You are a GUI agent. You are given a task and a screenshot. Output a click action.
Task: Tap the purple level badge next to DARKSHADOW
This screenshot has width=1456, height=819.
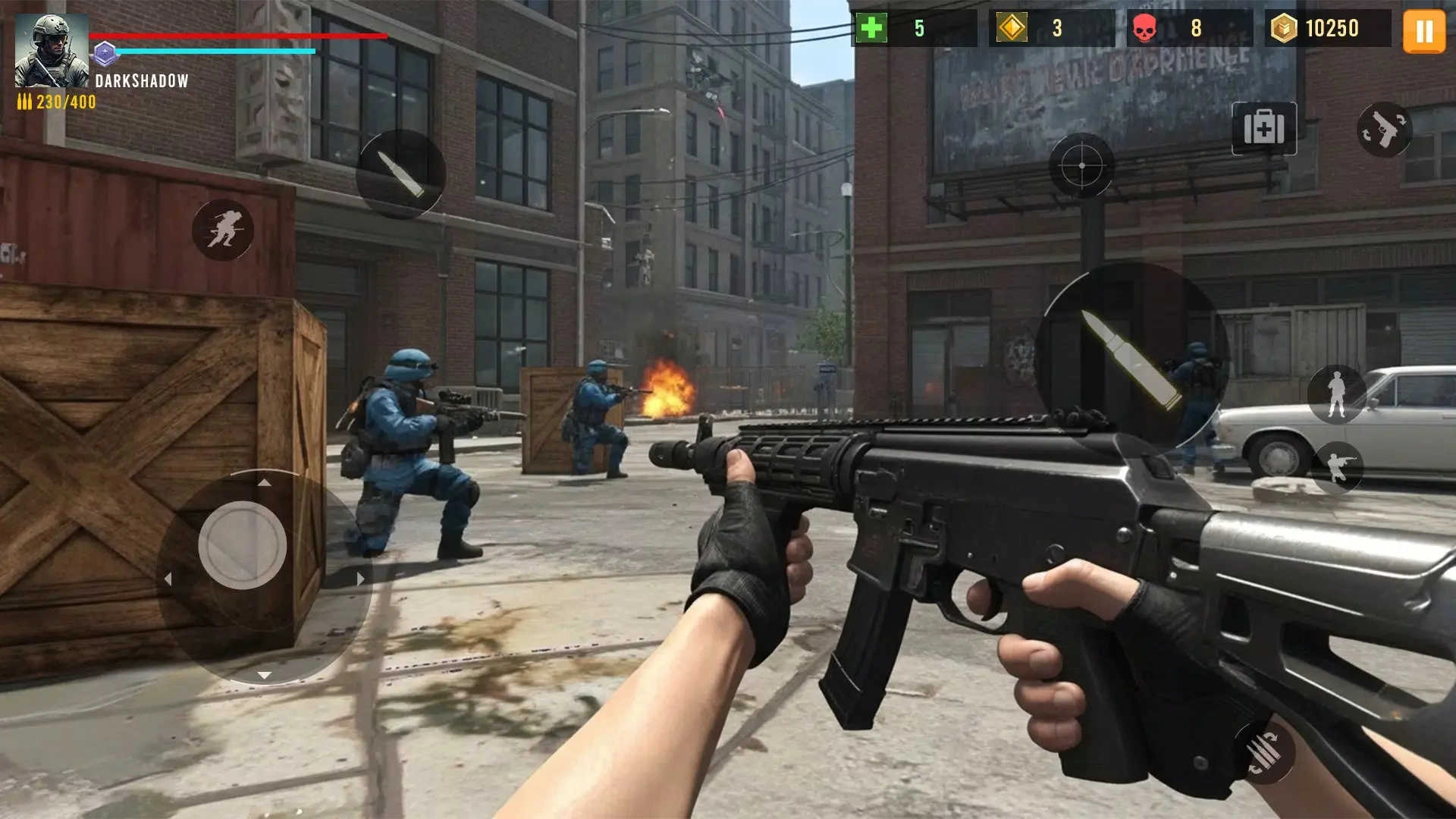tap(105, 53)
